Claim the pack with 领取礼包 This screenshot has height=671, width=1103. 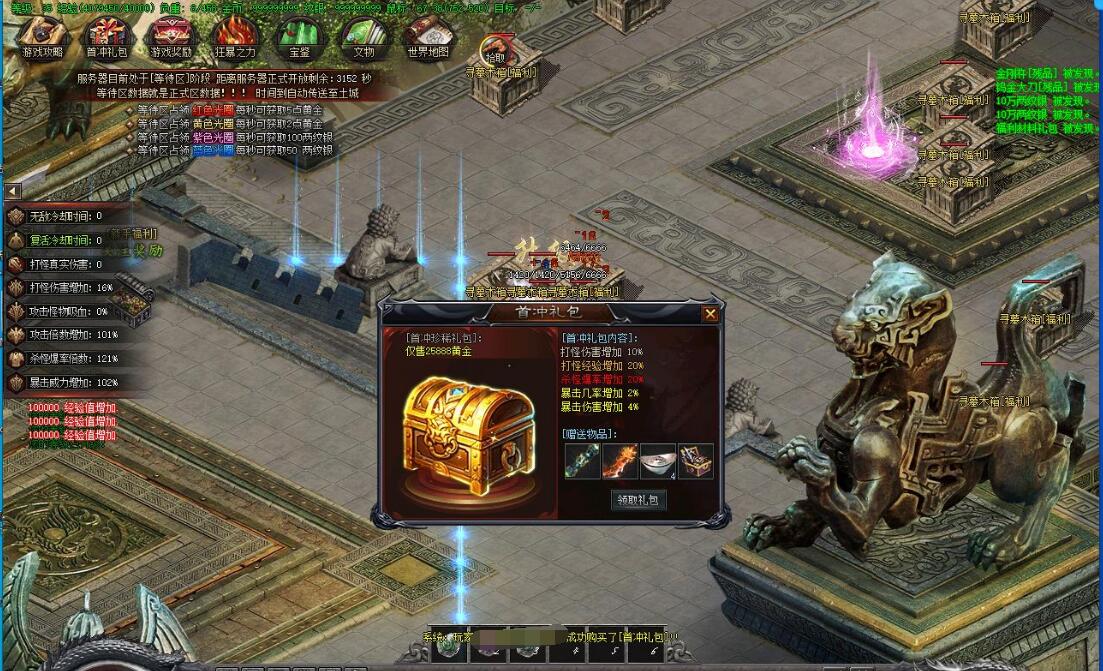click(x=639, y=500)
